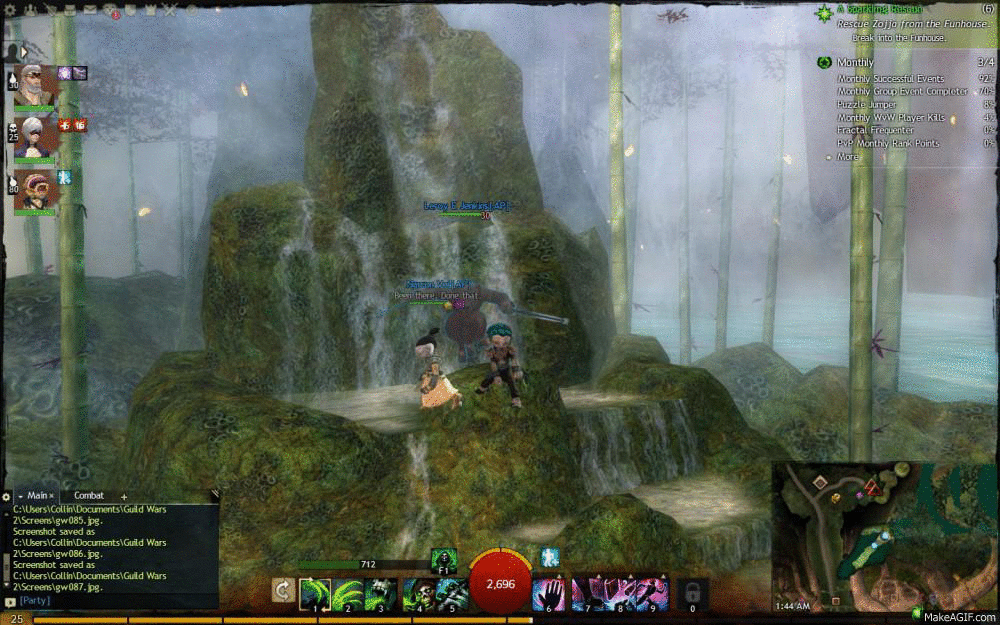The width and height of the screenshot is (1000, 625).
Task: Activate utility skill 9
Action: pos(652,592)
